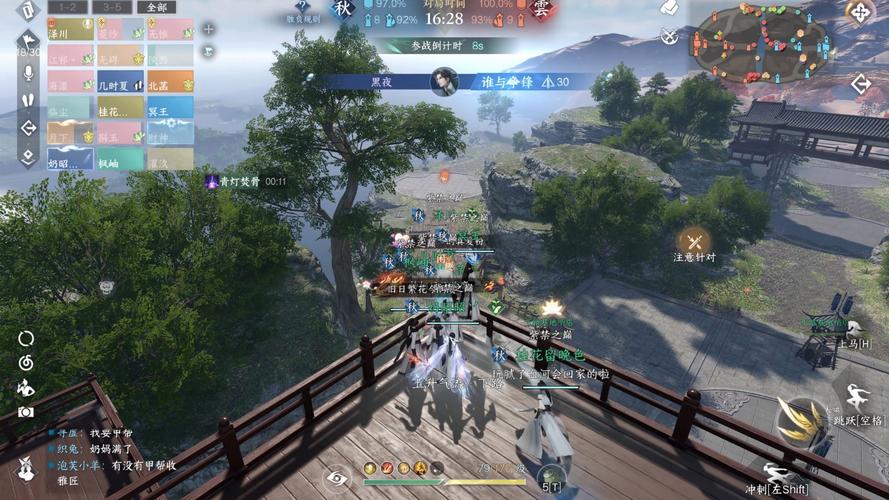Open the camera screenshot icon
The width and height of the screenshot is (889, 500).
pyautogui.click(x=26, y=411)
